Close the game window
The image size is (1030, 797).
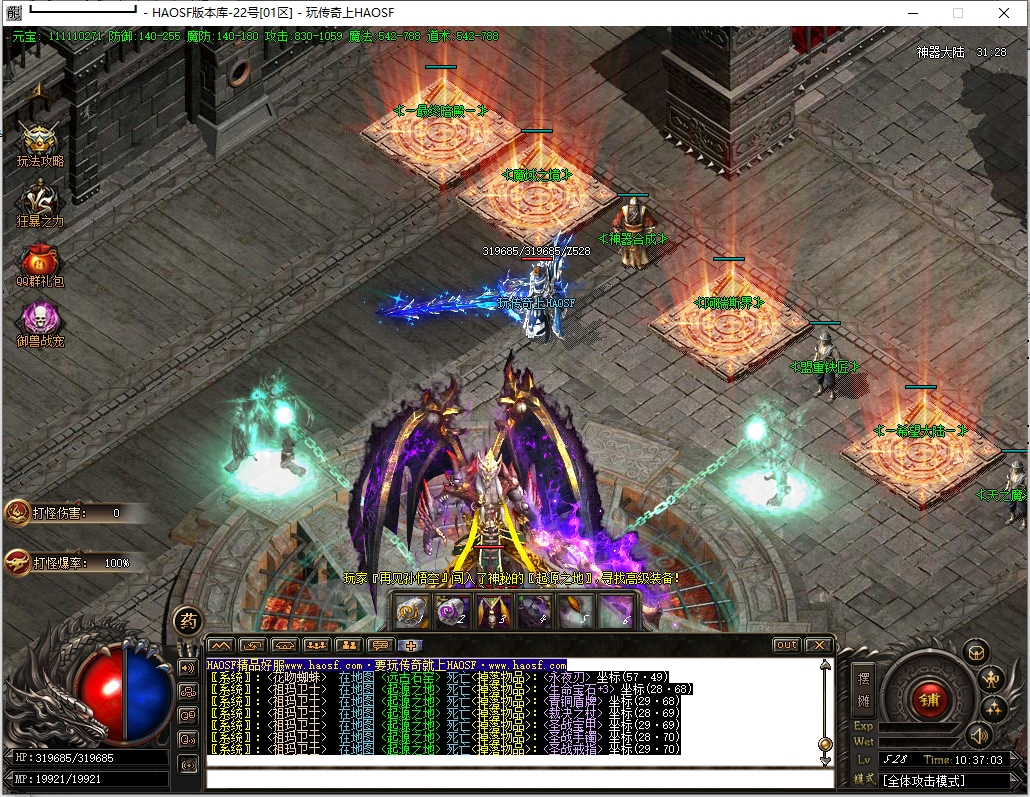tap(1004, 13)
